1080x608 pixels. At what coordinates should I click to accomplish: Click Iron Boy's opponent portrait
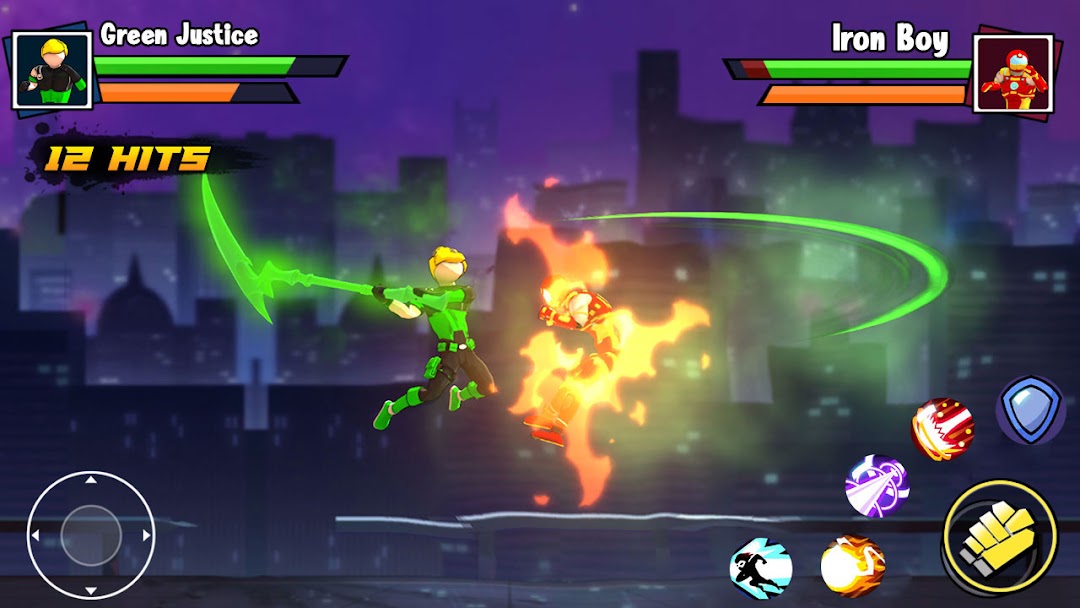click(1013, 73)
